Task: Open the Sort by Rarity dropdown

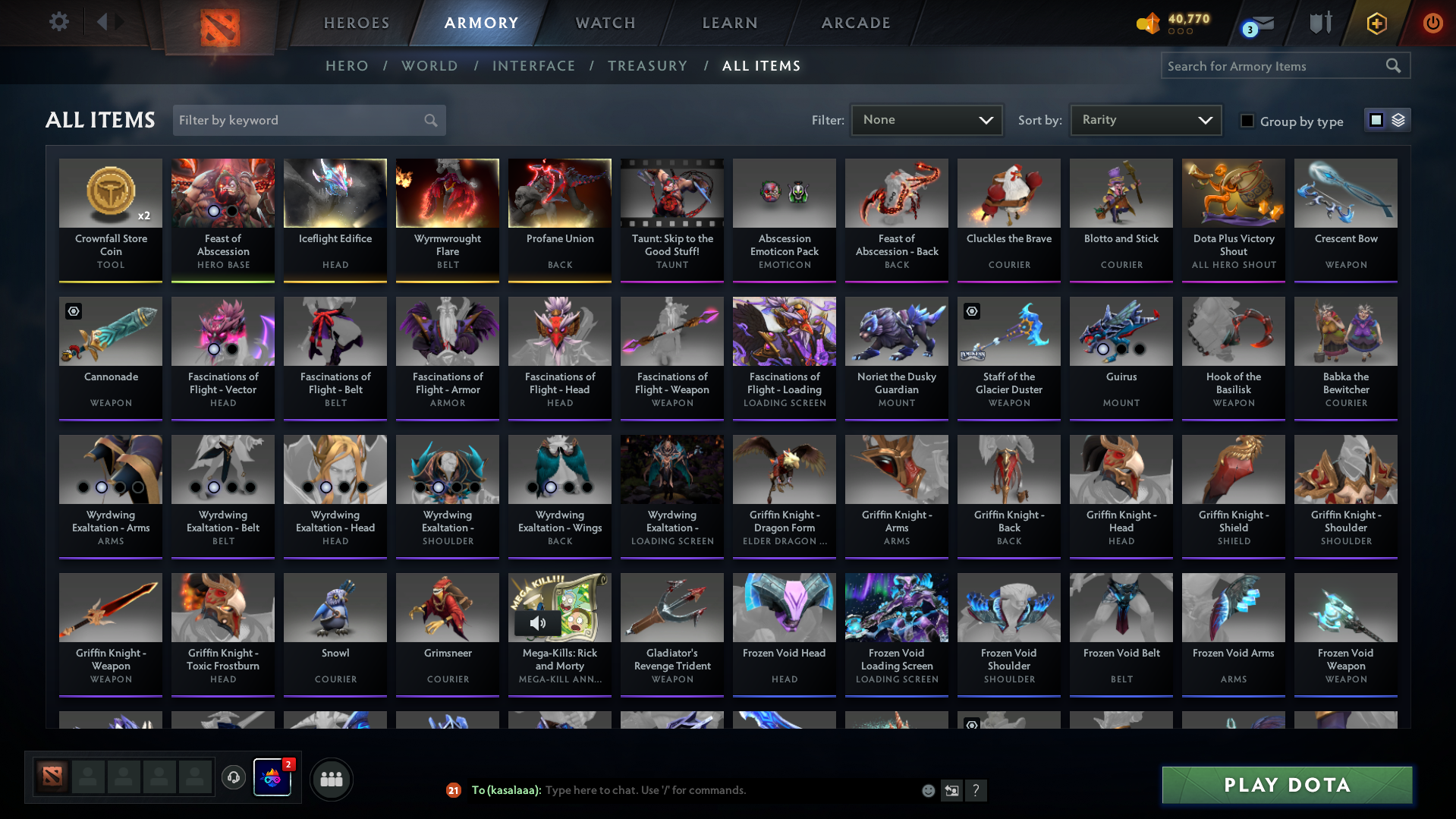Action: tap(1145, 120)
